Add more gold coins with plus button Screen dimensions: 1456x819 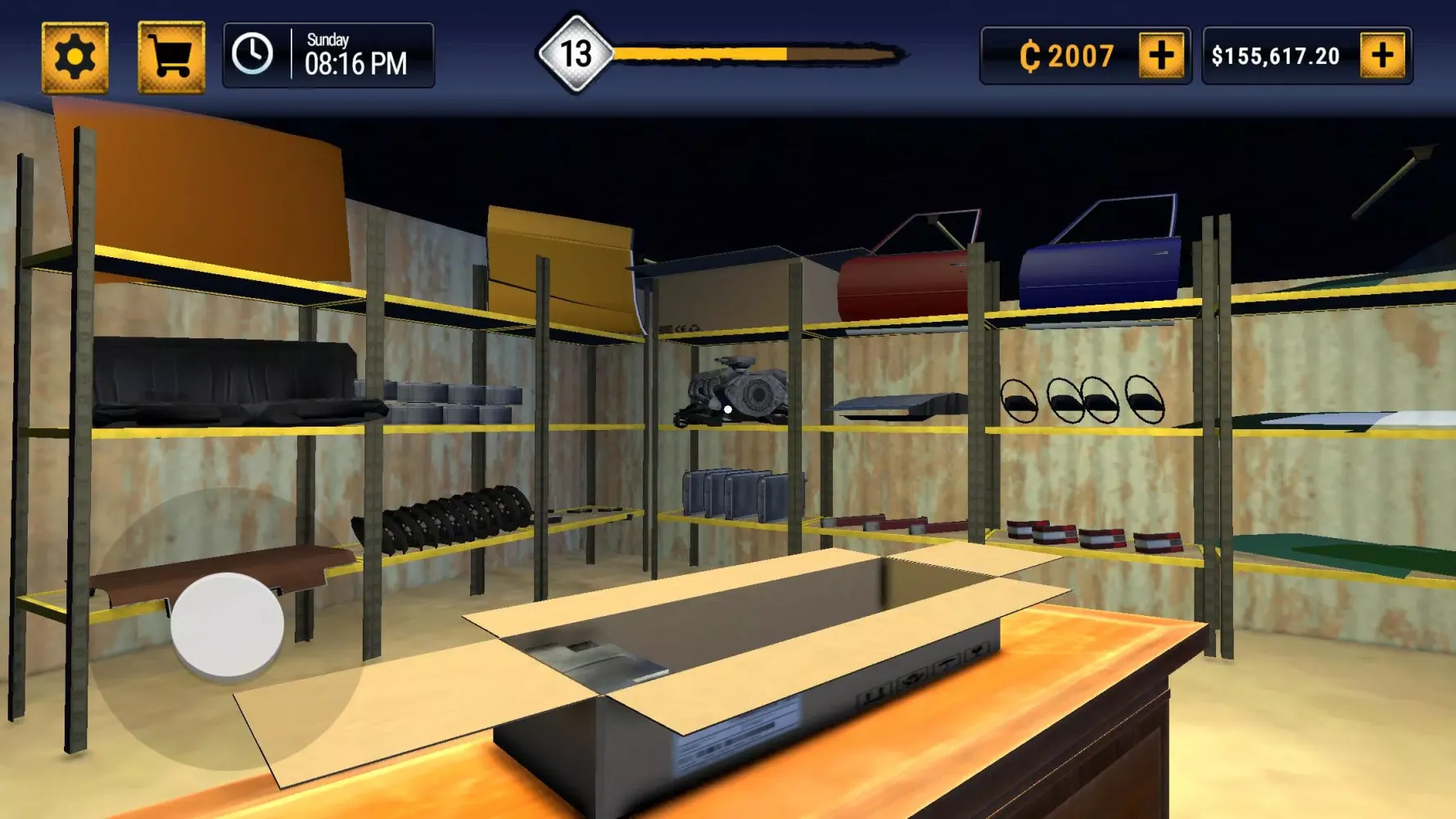point(1161,56)
